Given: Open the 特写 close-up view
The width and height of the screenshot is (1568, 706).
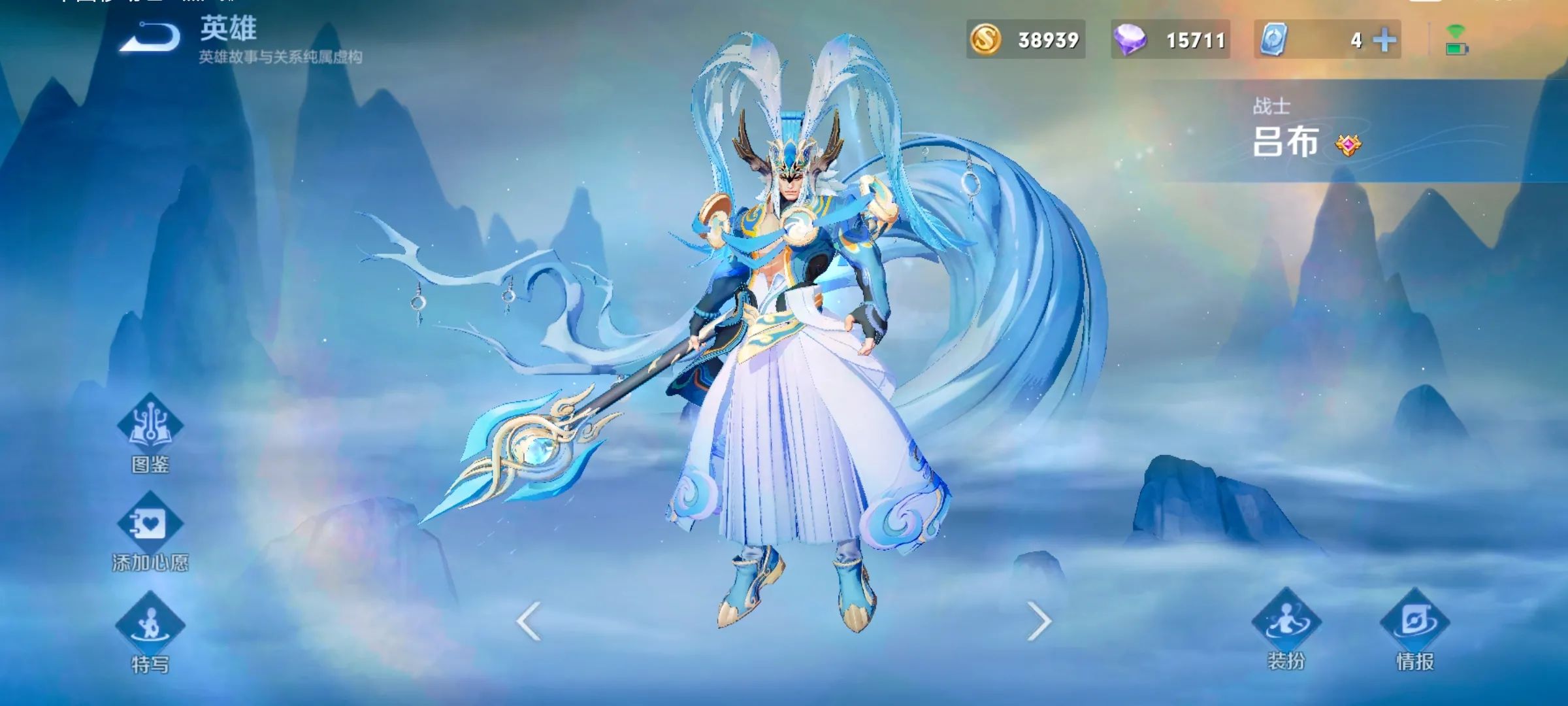Looking at the screenshot, I should tap(150, 632).
